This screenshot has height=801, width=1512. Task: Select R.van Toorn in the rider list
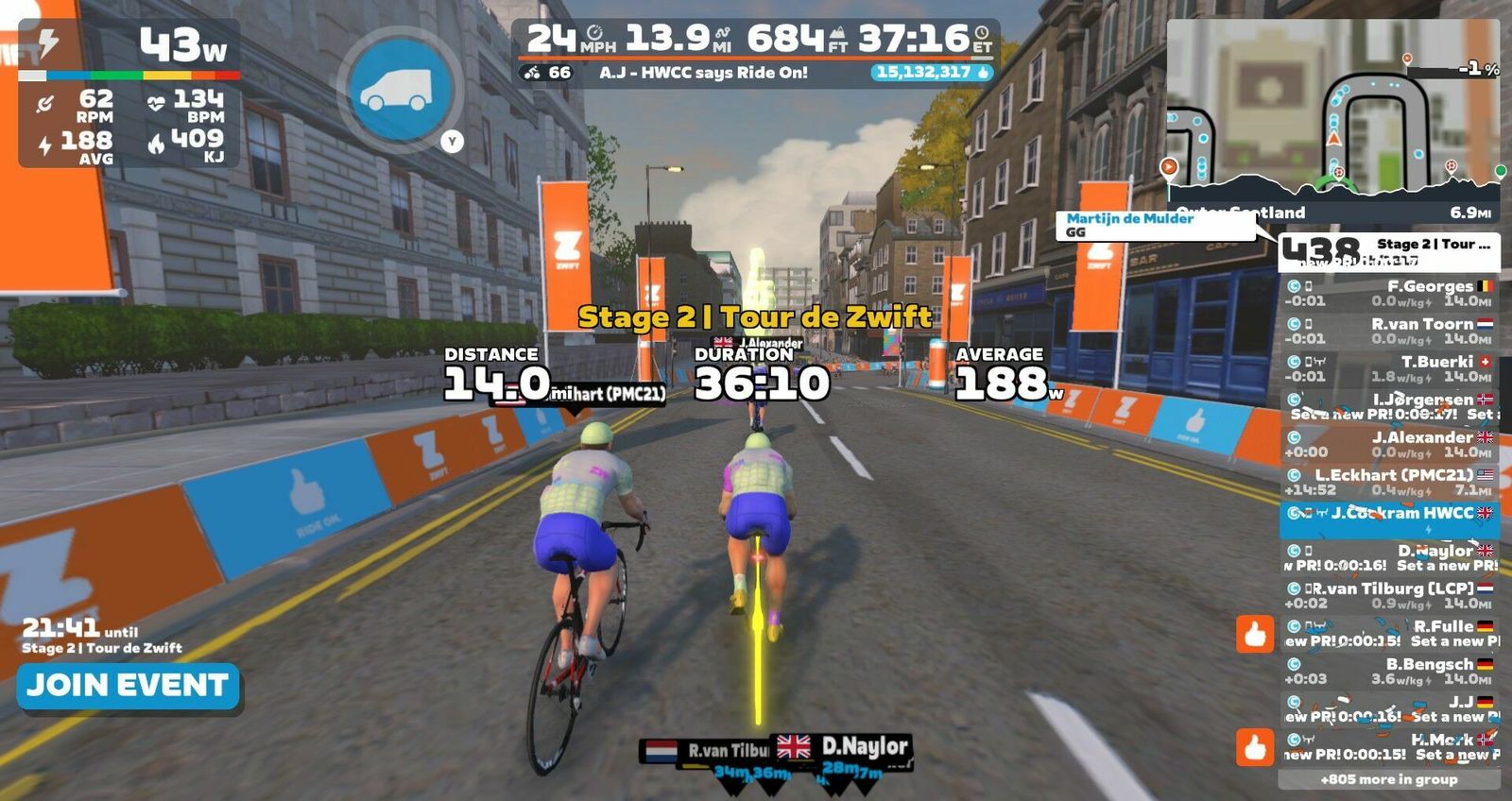(1389, 331)
